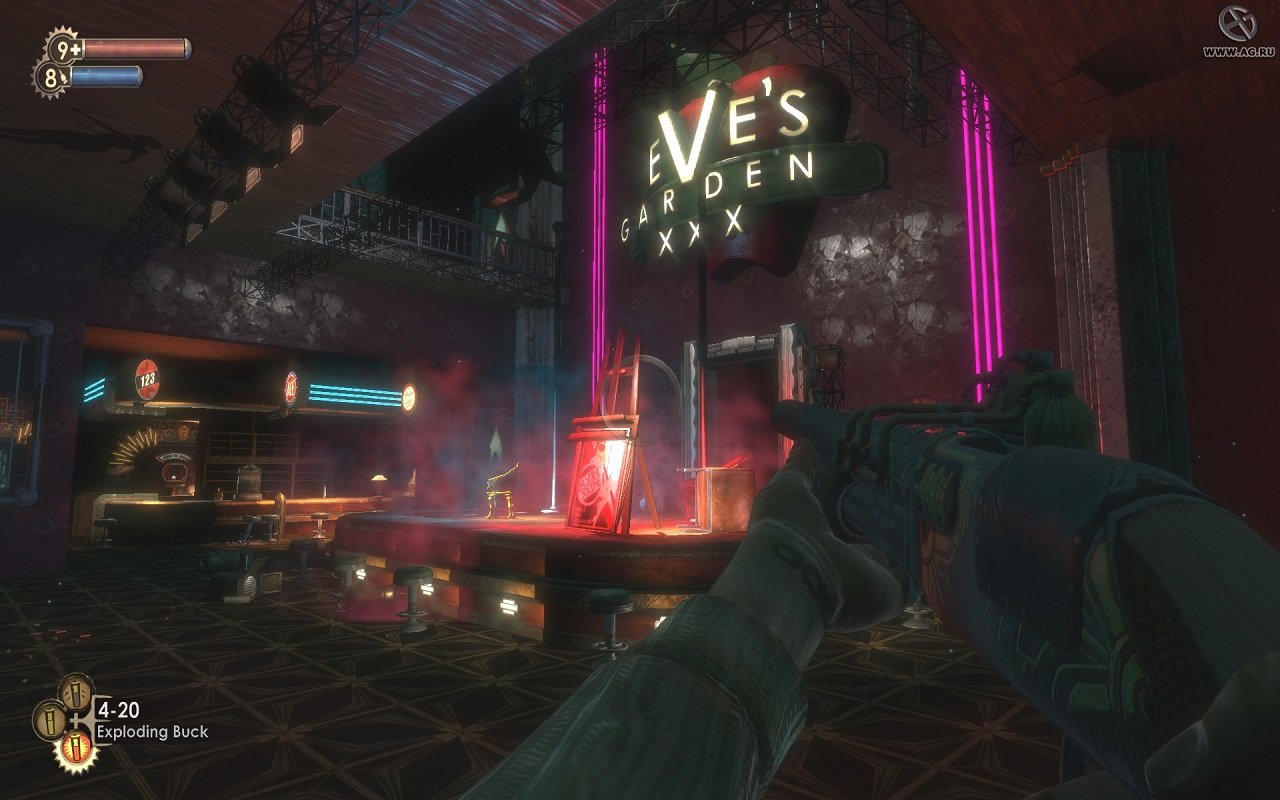1280x800 pixels.
Task: Switch to the Electric Buck ammo icon
Action: click(76, 691)
